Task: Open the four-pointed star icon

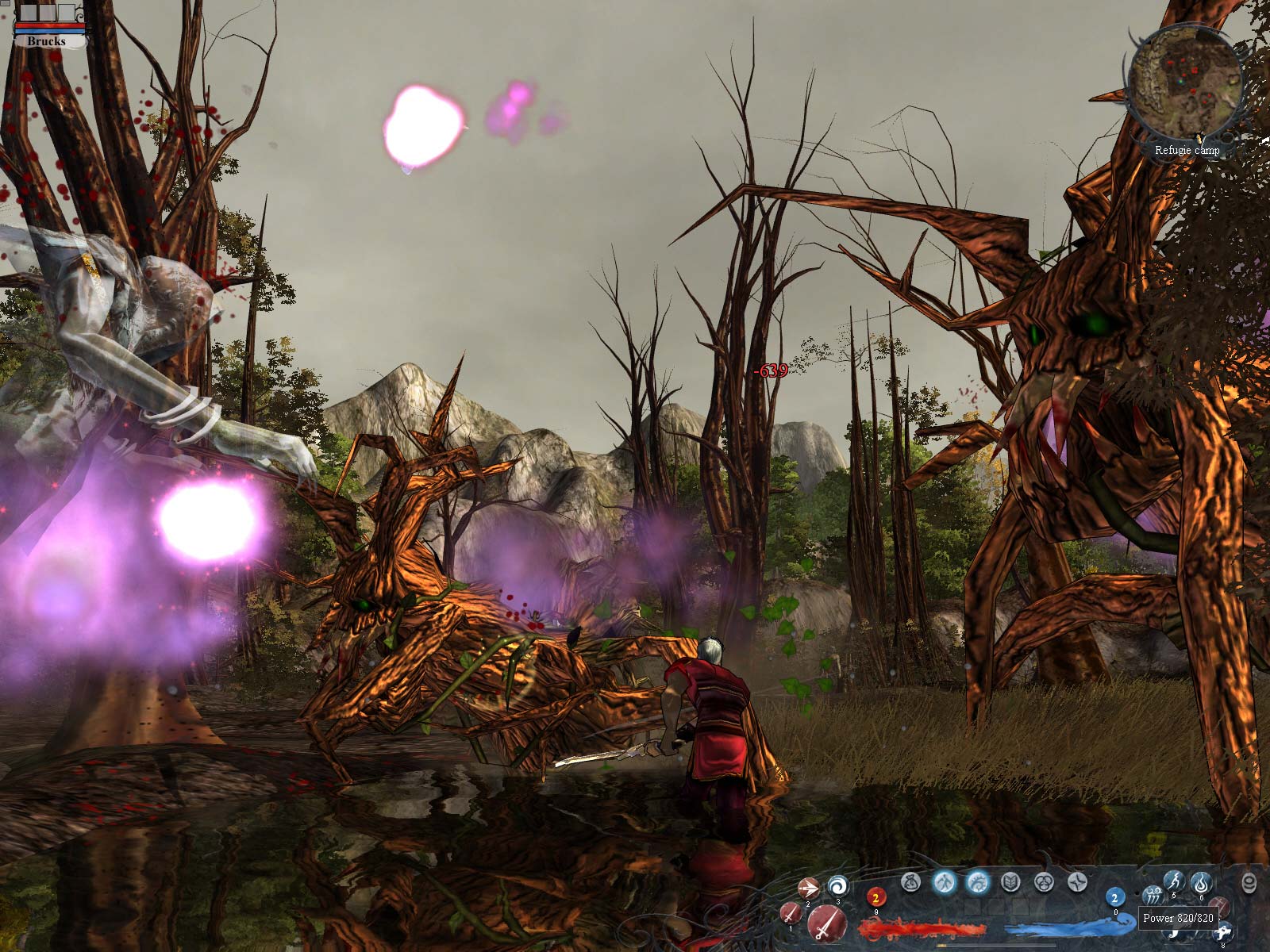Action: point(1077,881)
